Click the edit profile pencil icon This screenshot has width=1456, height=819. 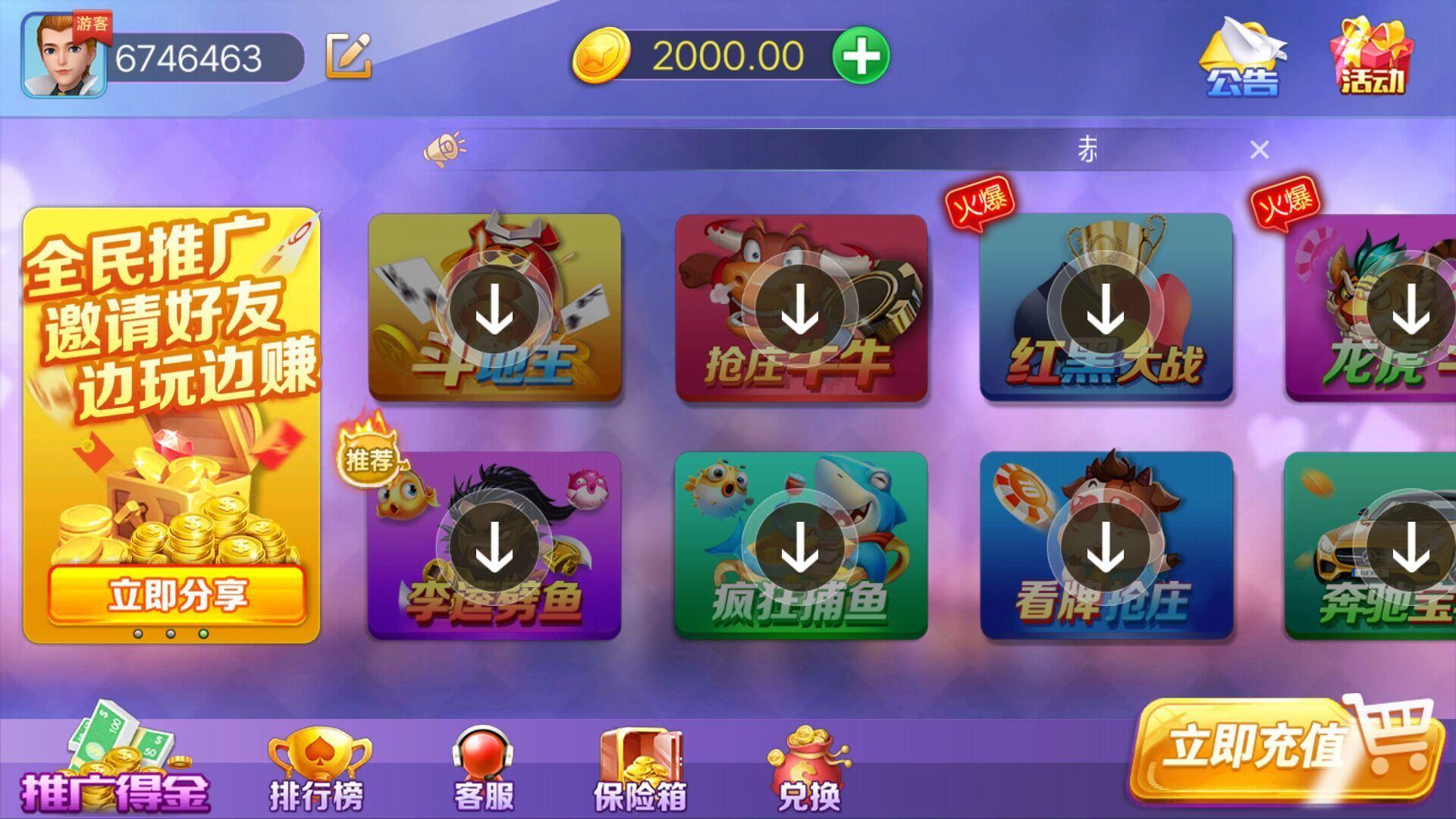coord(349,55)
